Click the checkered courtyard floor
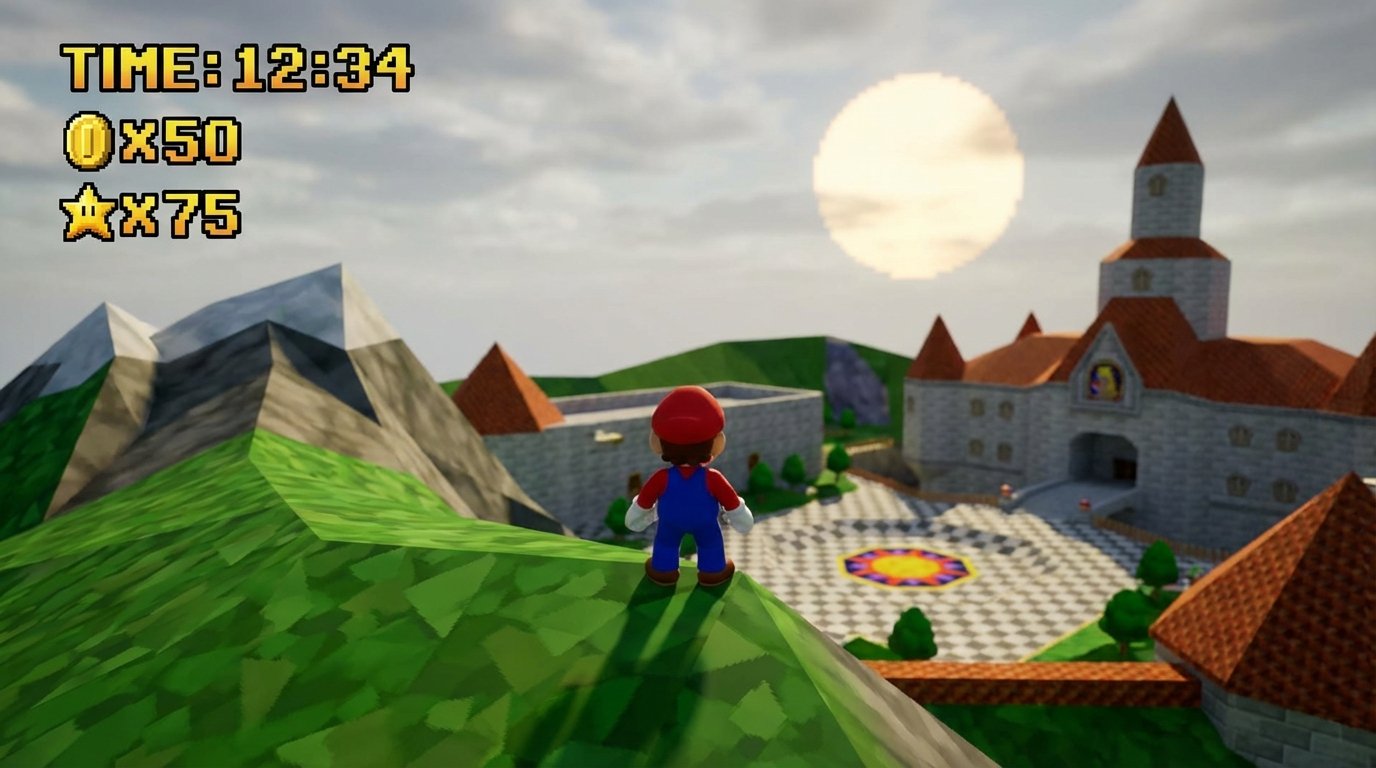Screen dimensions: 1376x768 tap(1010, 560)
